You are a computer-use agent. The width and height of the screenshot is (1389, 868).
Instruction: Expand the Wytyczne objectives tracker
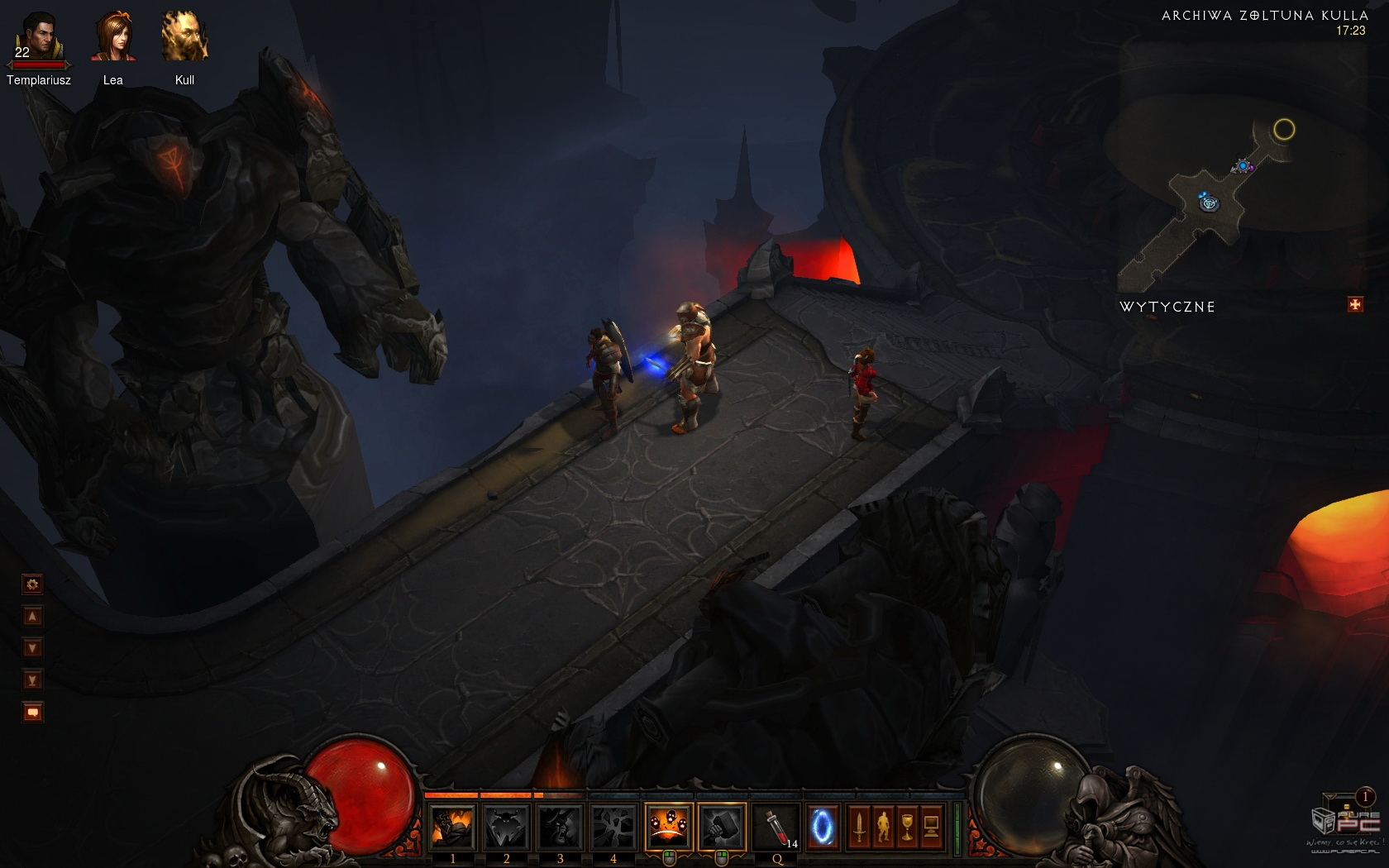click(1354, 305)
